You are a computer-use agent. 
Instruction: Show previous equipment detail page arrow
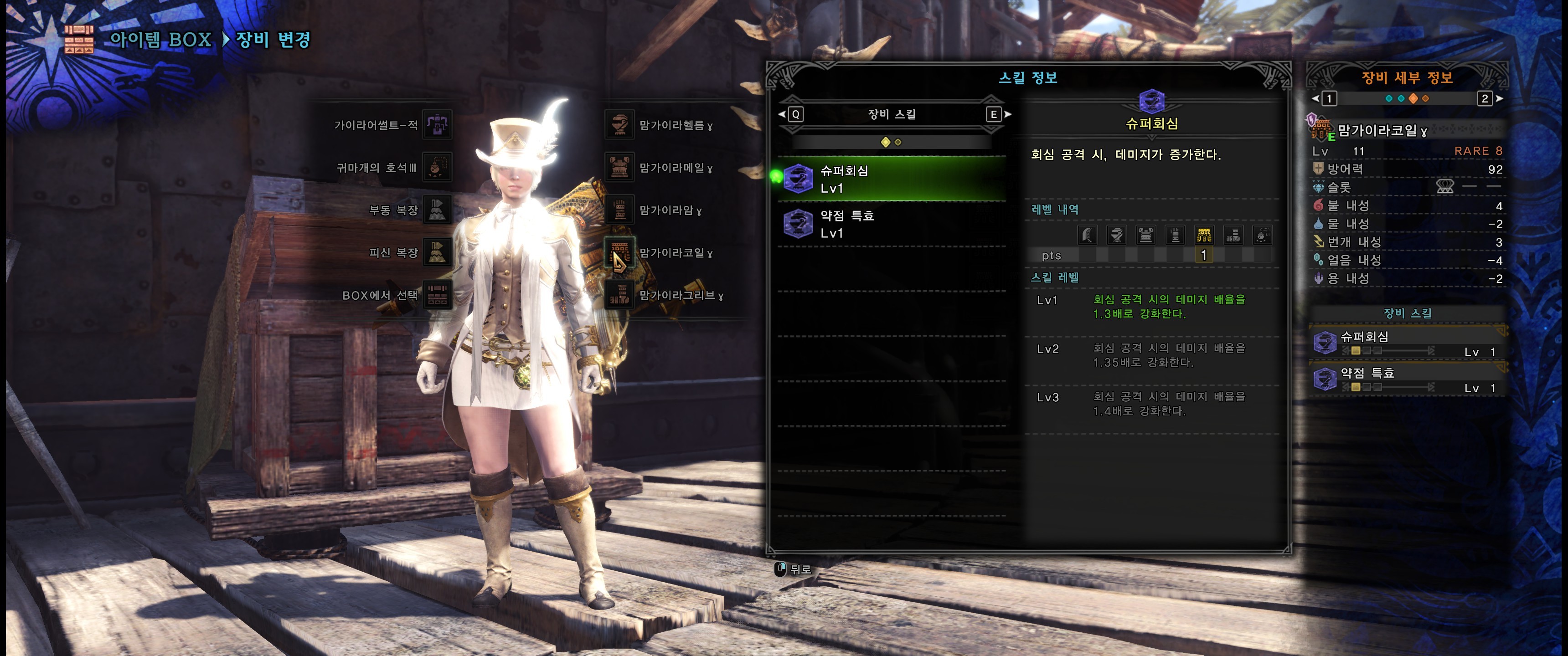pos(1326,98)
